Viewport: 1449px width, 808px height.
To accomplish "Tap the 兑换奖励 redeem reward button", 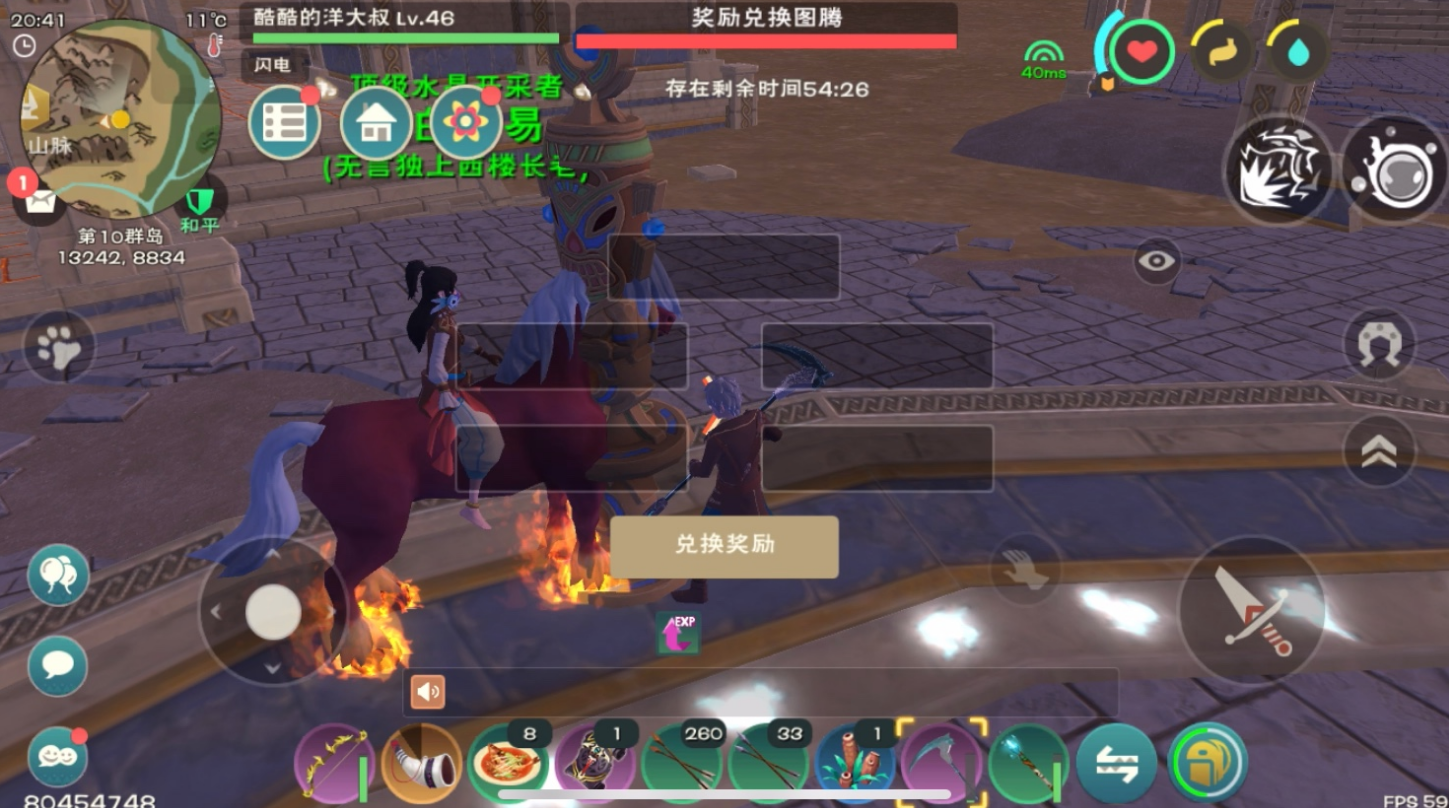I will [724, 546].
